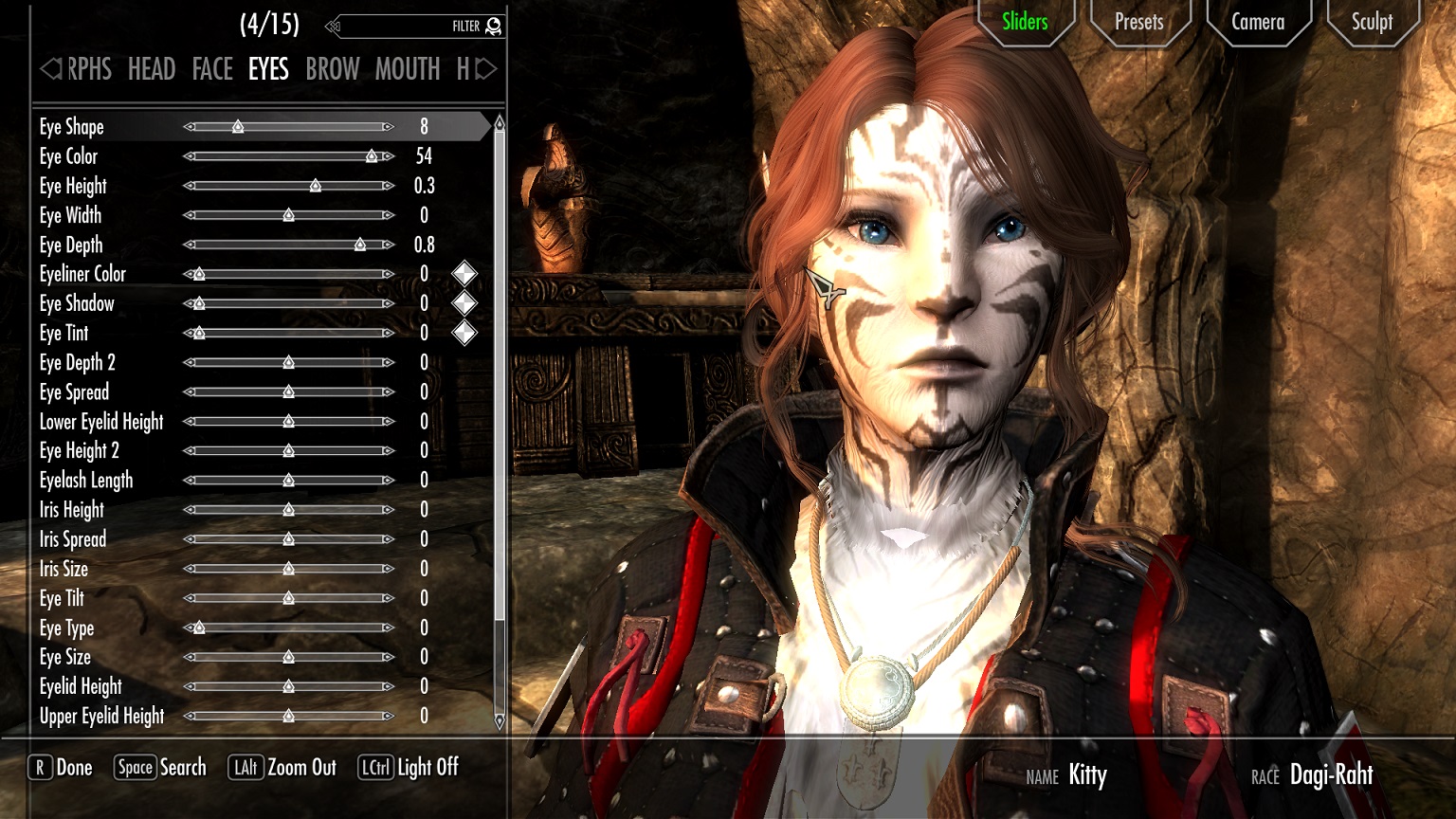Open the Eyeliner Color diamond swatch

pos(464,274)
